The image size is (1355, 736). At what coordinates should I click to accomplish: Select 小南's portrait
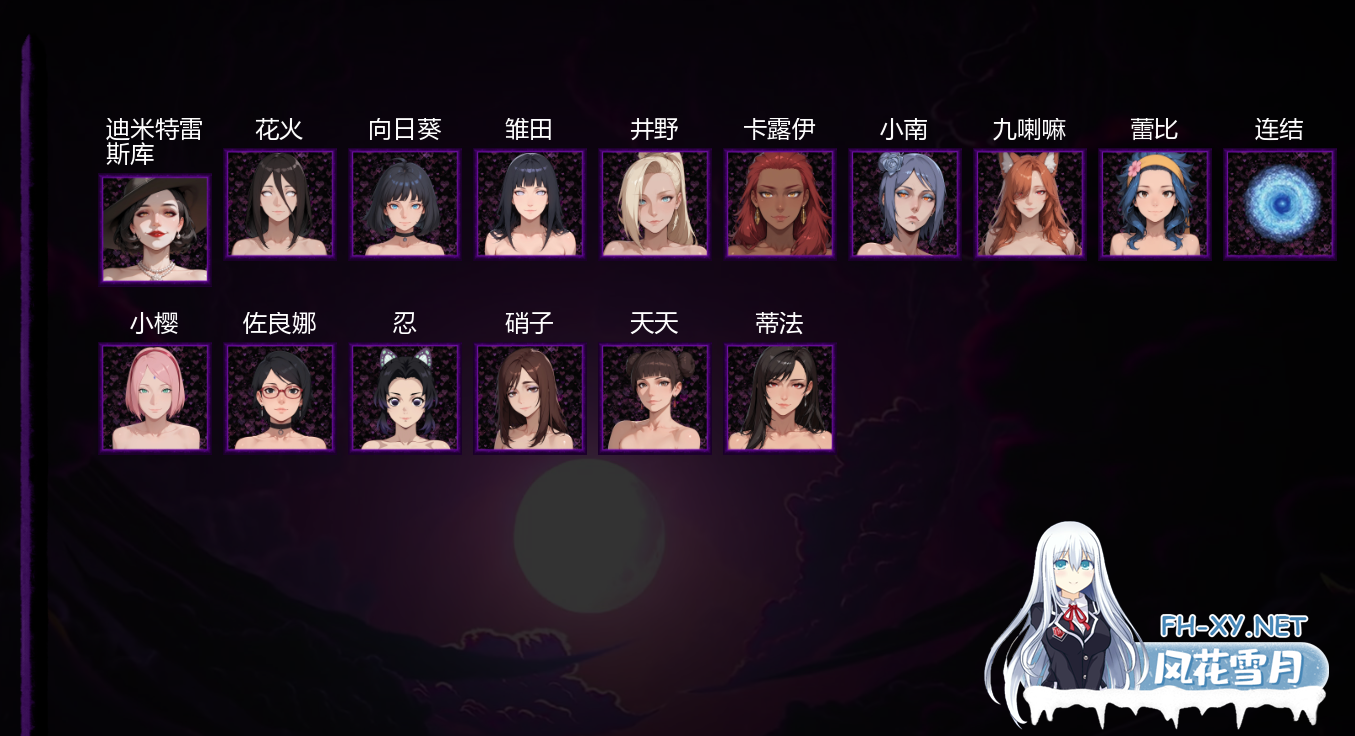pyautogui.click(x=905, y=204)
